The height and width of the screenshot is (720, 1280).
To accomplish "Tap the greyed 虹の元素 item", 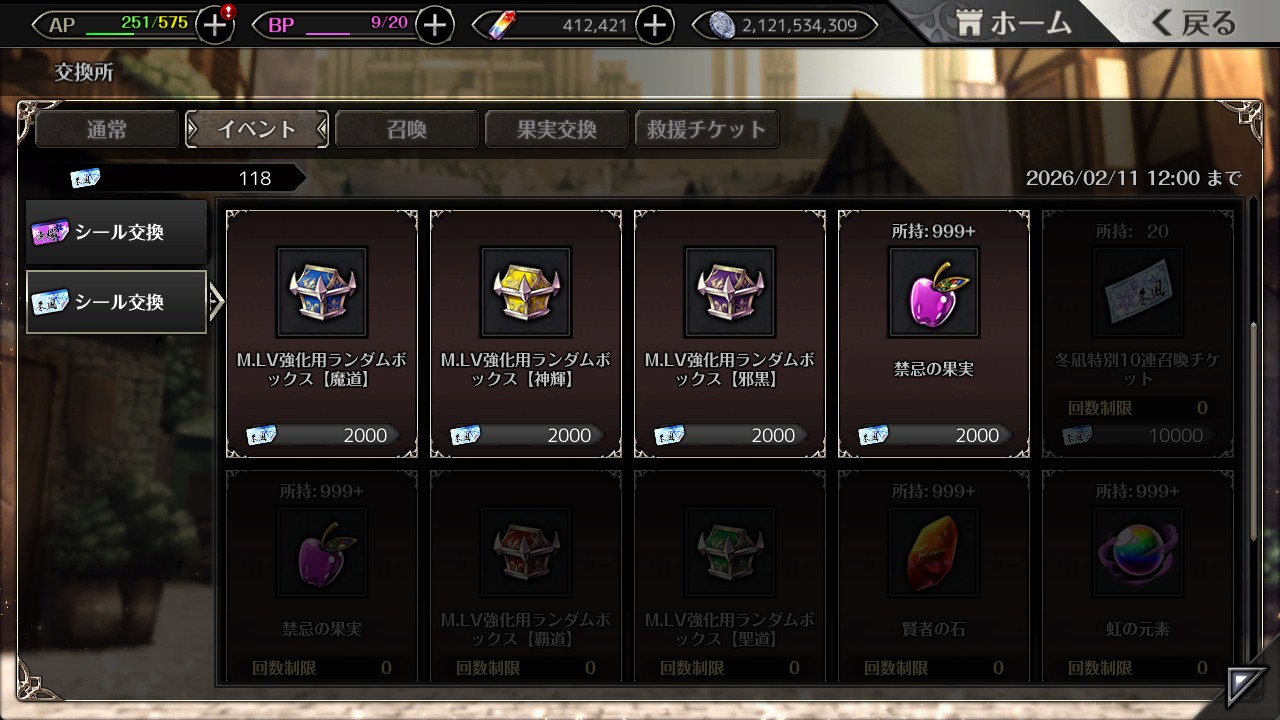I will (1138, 575).
